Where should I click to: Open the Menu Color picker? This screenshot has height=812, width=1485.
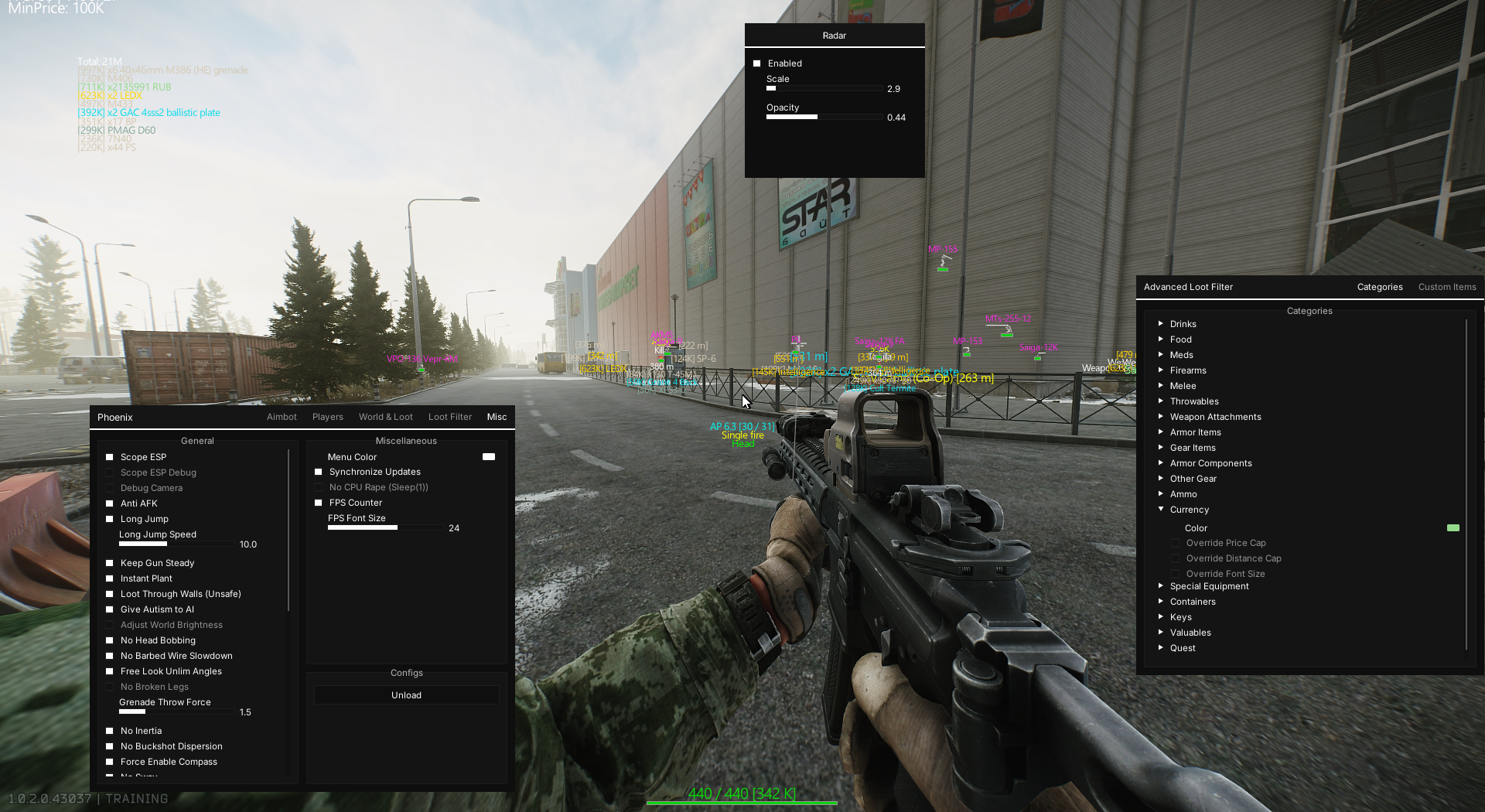coord(488,457)
